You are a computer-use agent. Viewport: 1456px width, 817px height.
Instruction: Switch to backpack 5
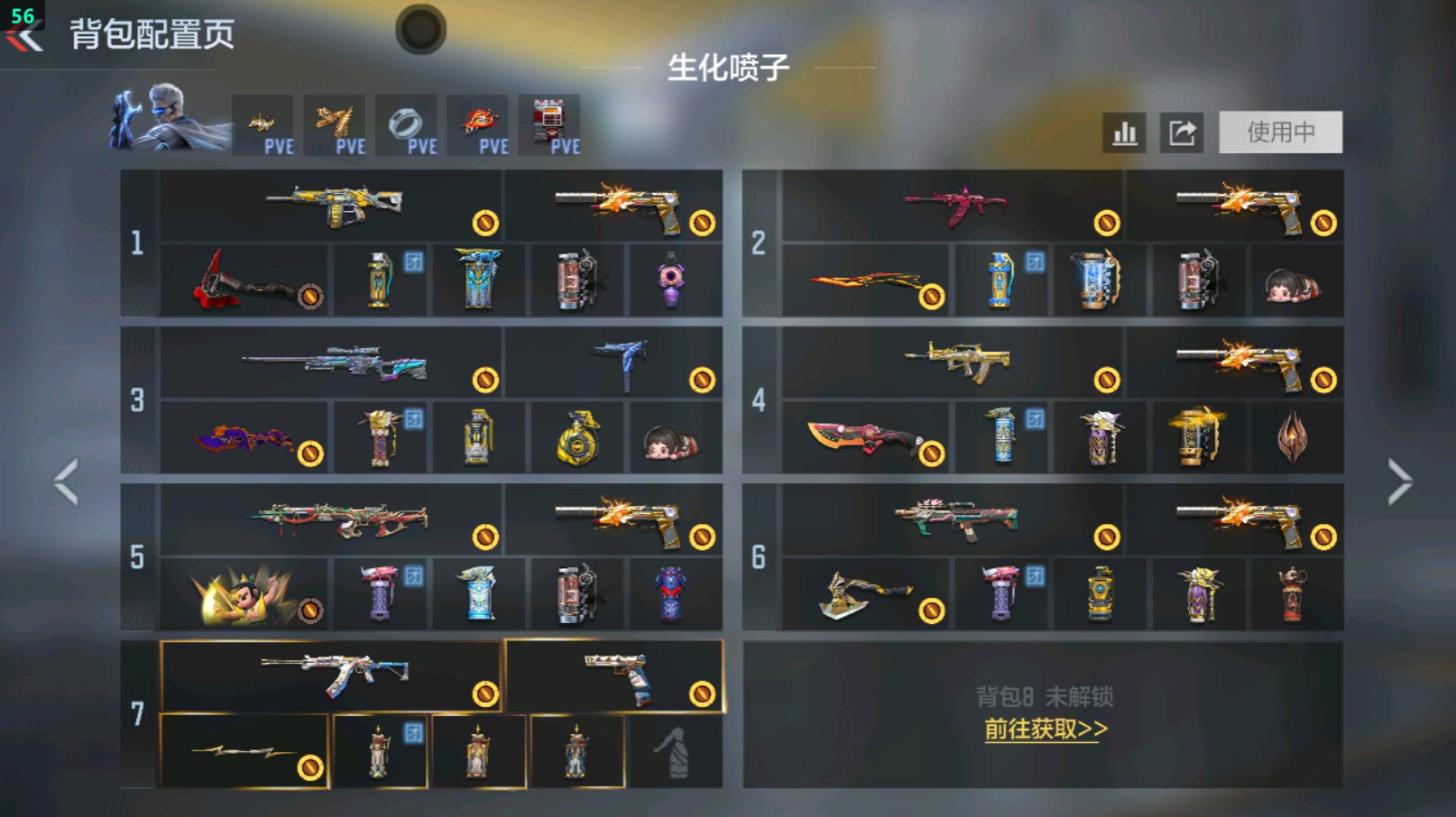(137, 557)
